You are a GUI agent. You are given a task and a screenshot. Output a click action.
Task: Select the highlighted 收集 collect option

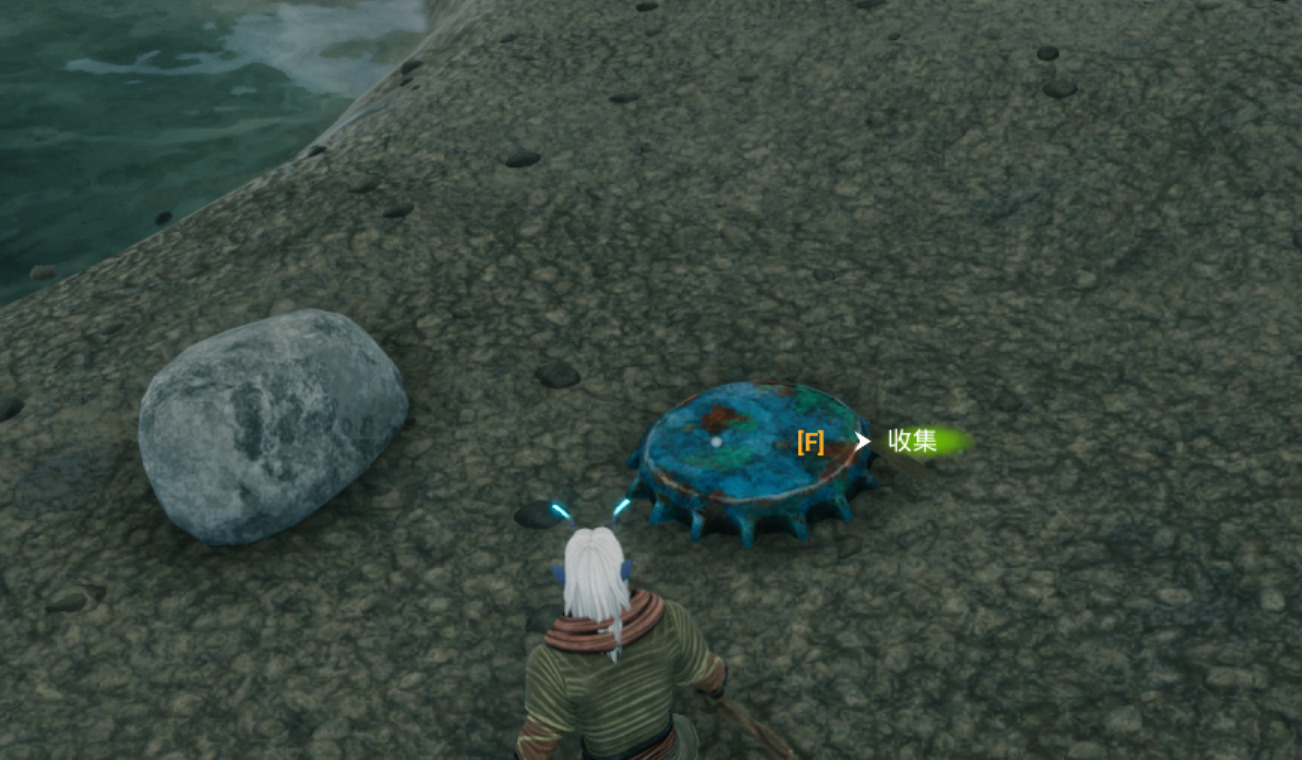tap(913, 441)
